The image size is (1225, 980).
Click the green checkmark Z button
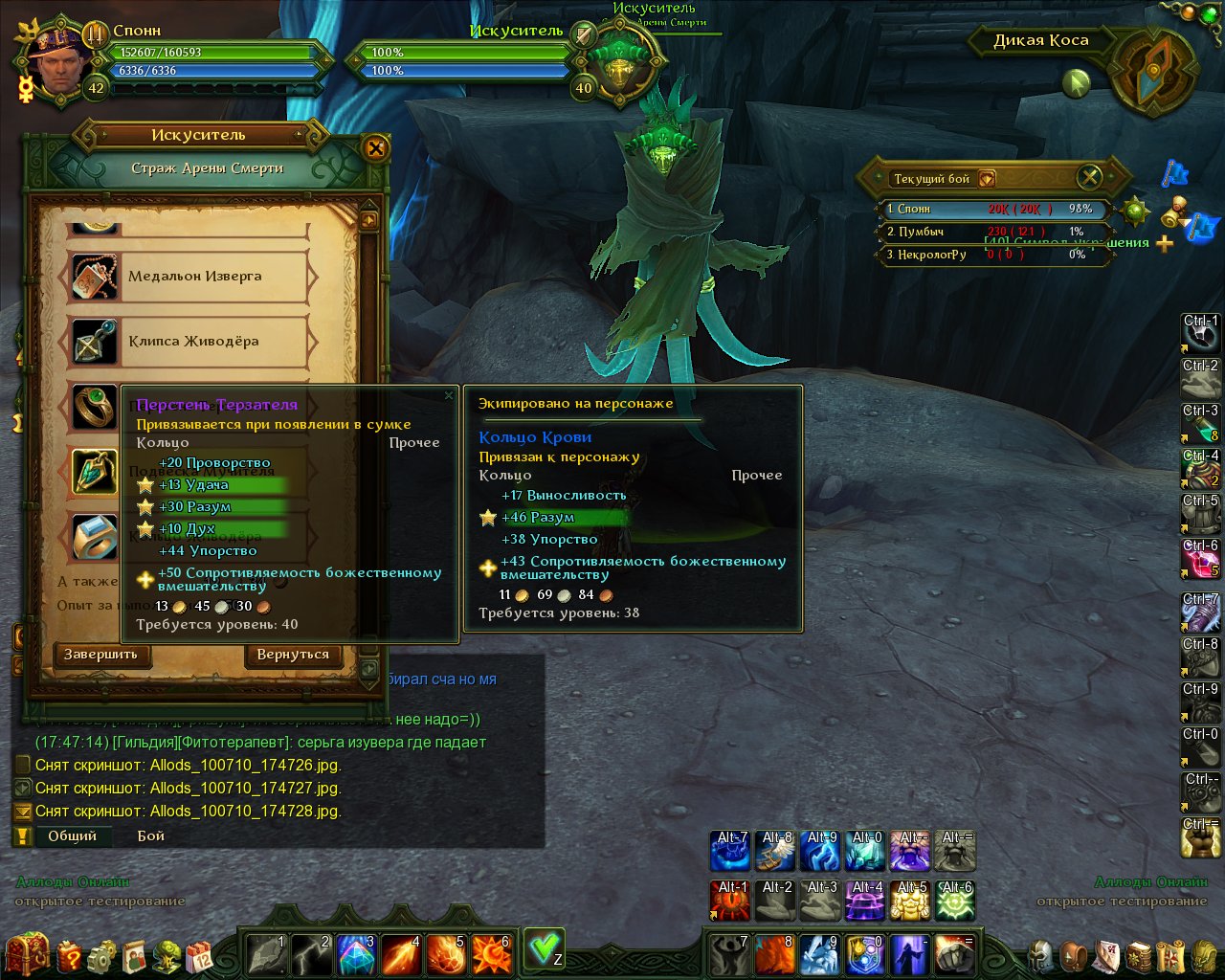[544, 948]
